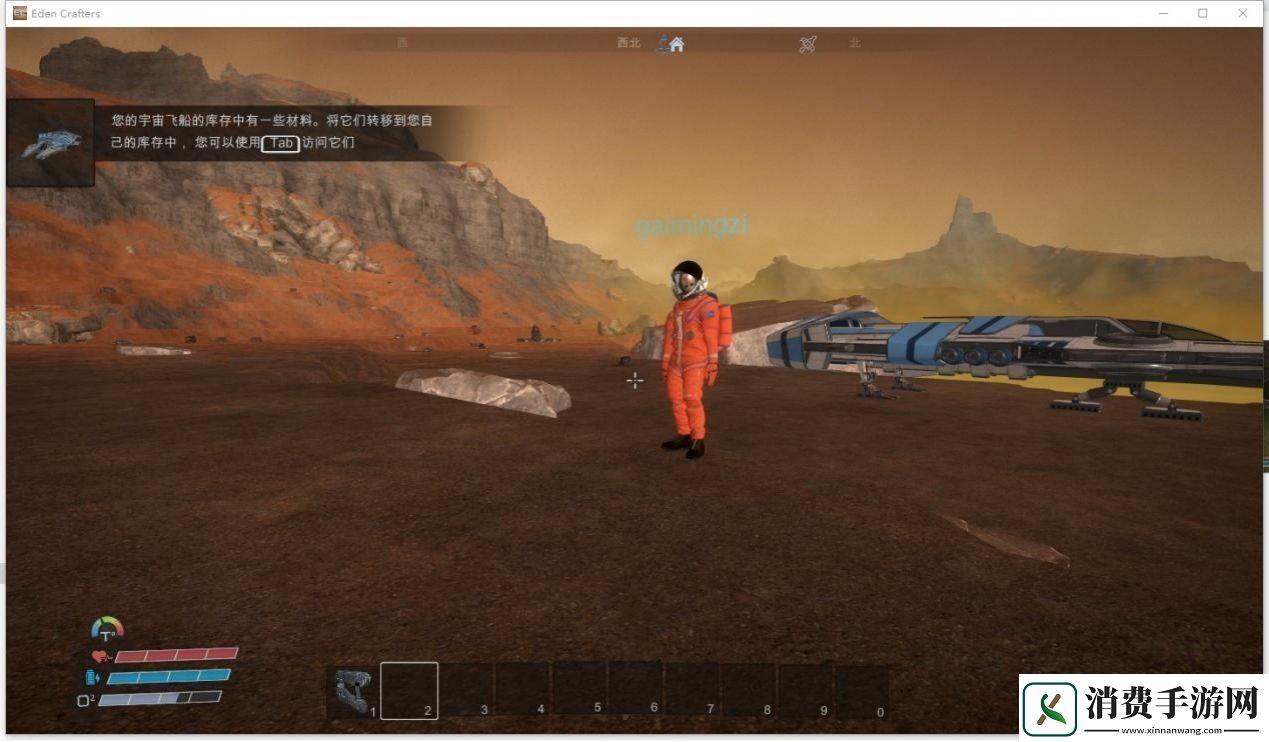Select the spaceship marker on the compass bar
The height and width of the screenshot is (742, 1269).
point(808,44)
